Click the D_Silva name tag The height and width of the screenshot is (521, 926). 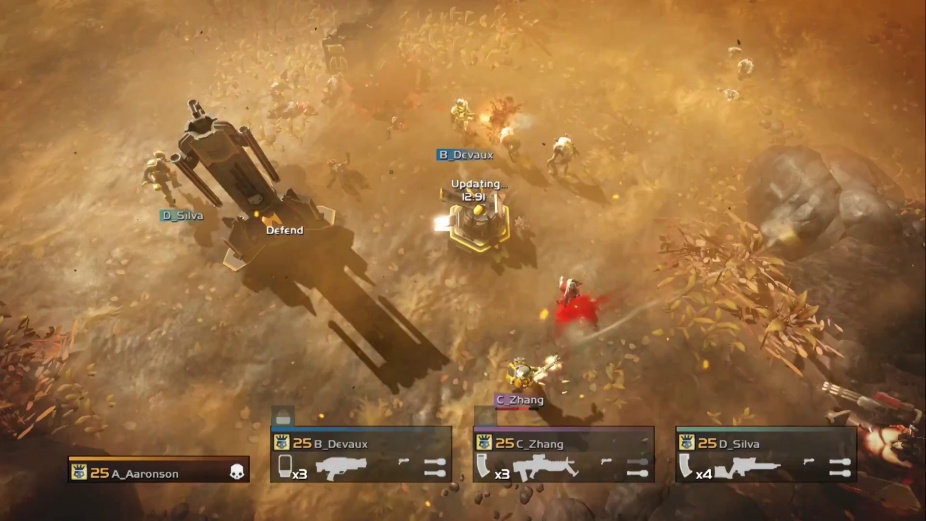(182, 215)
